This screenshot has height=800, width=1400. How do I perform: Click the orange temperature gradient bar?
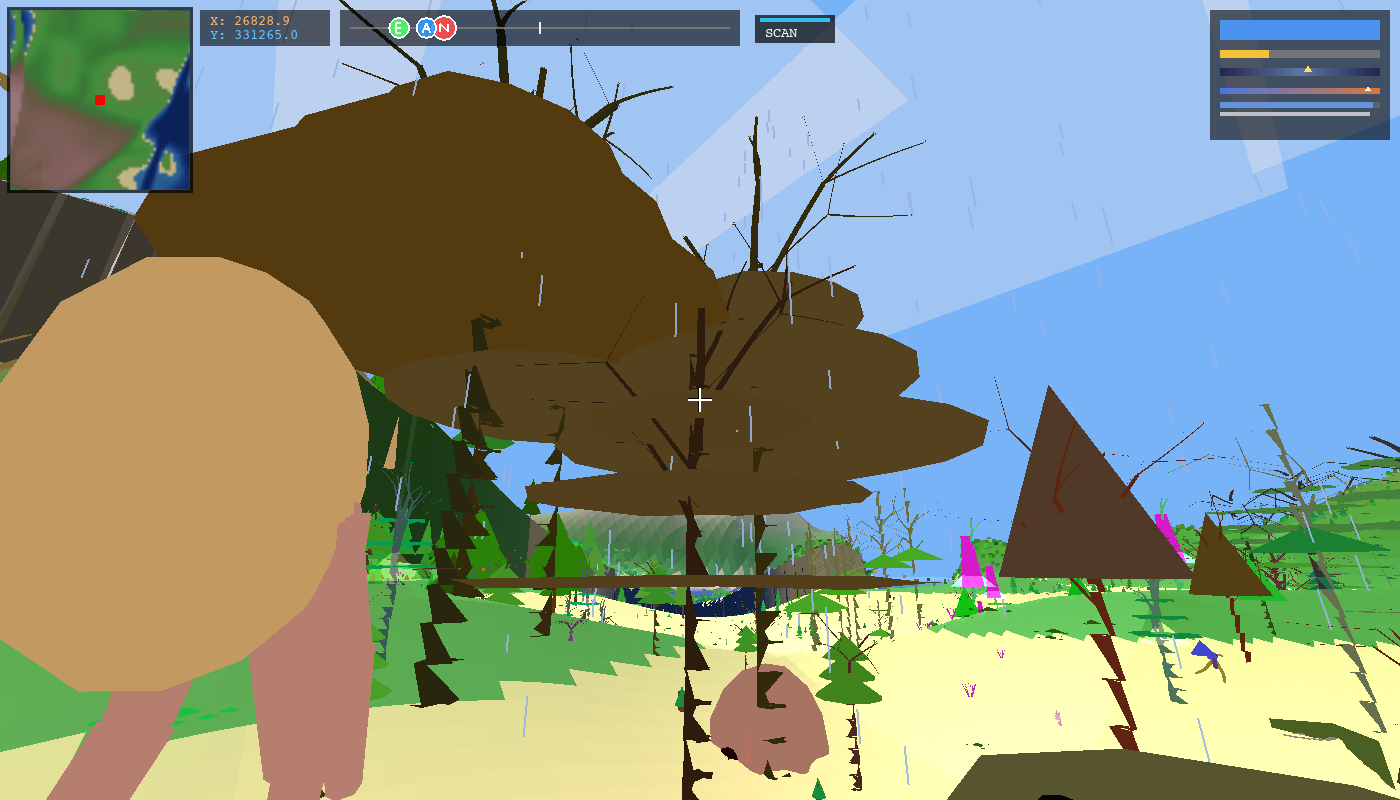pos(1300,91)
